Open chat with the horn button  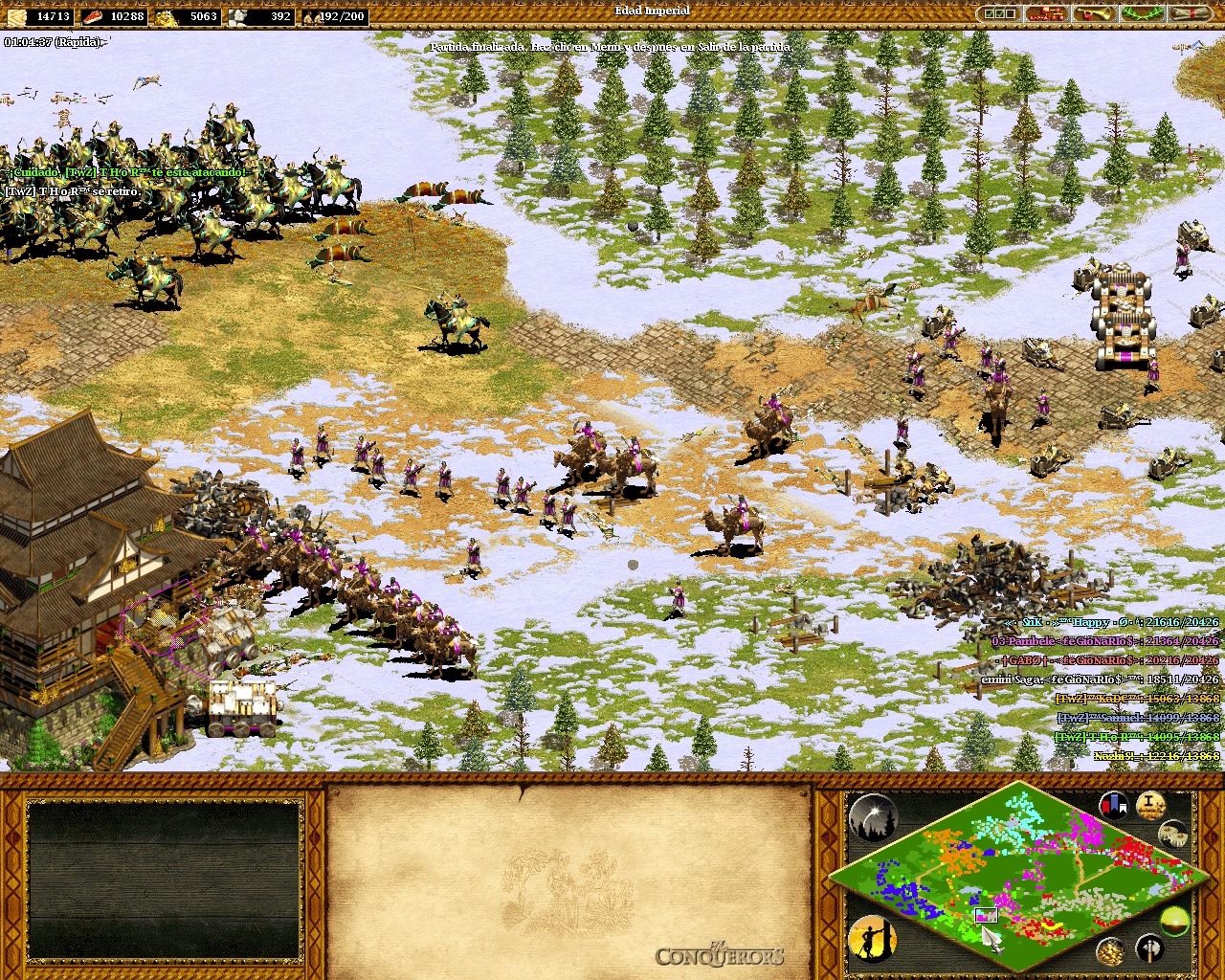(x=1094, y=14)
